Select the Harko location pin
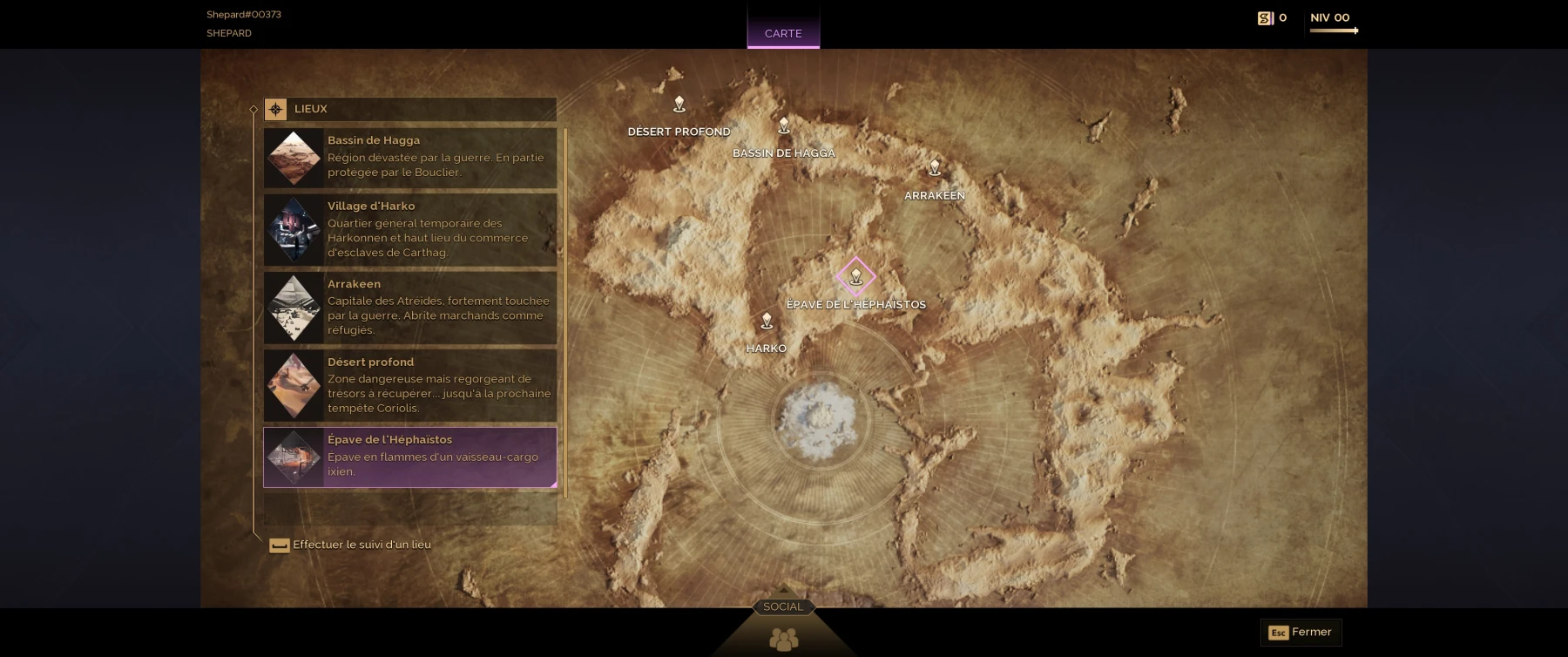The image size is (1568, 657). [766, 322]
